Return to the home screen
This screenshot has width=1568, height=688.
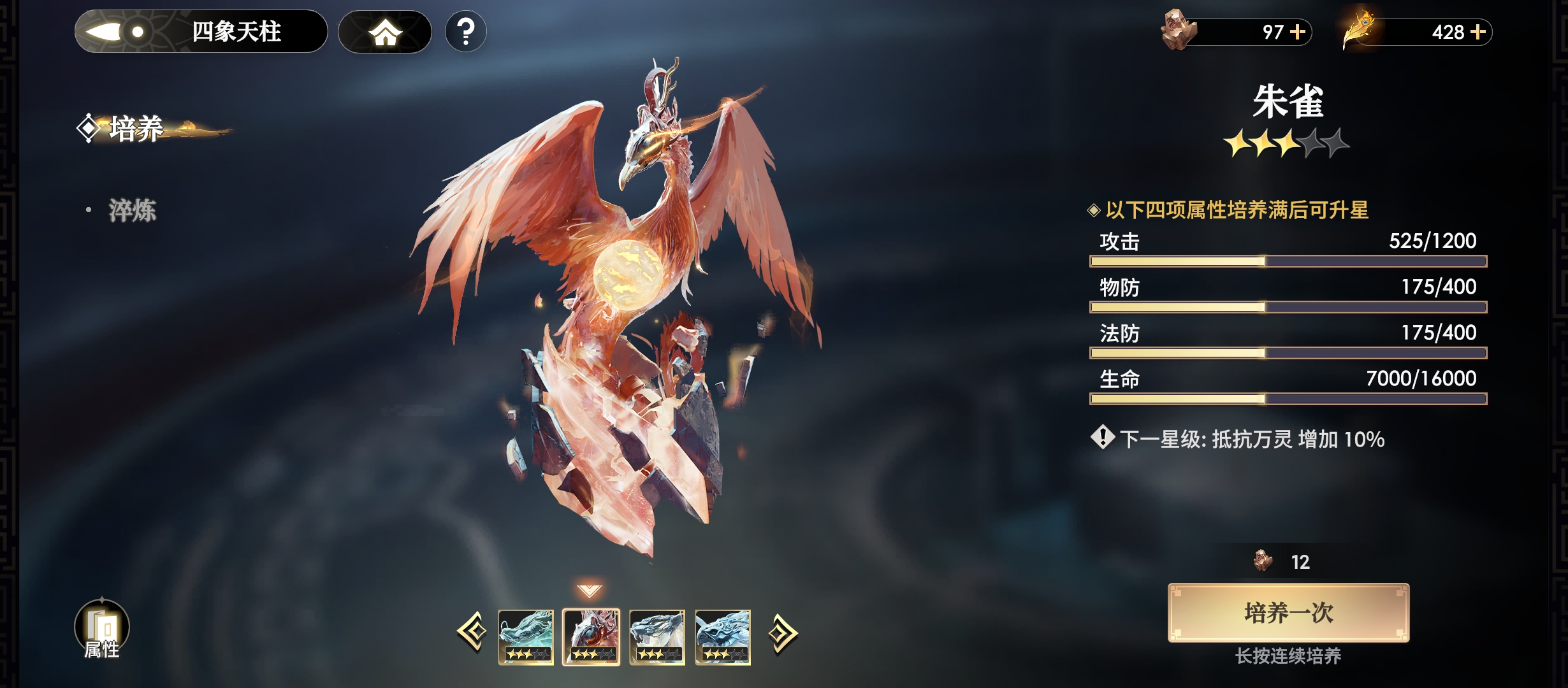click(x=385, y=32)
